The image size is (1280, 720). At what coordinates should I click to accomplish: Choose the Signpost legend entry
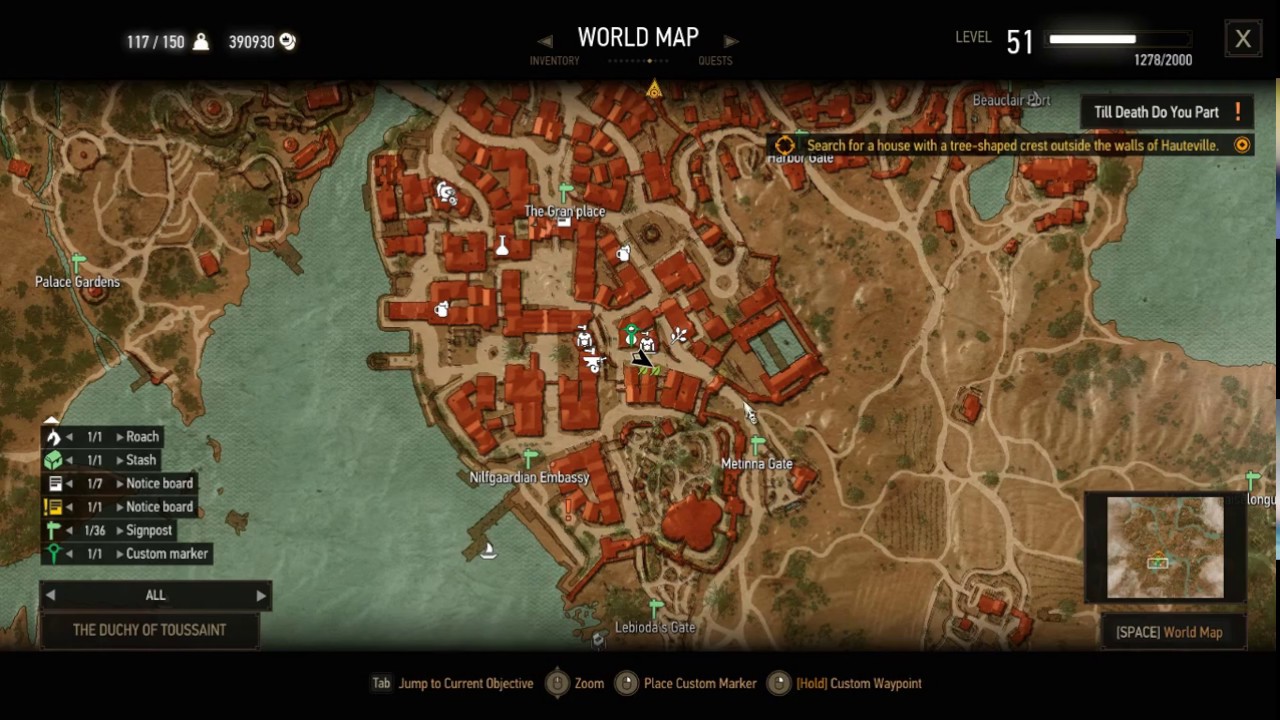[x=148, y=530]
